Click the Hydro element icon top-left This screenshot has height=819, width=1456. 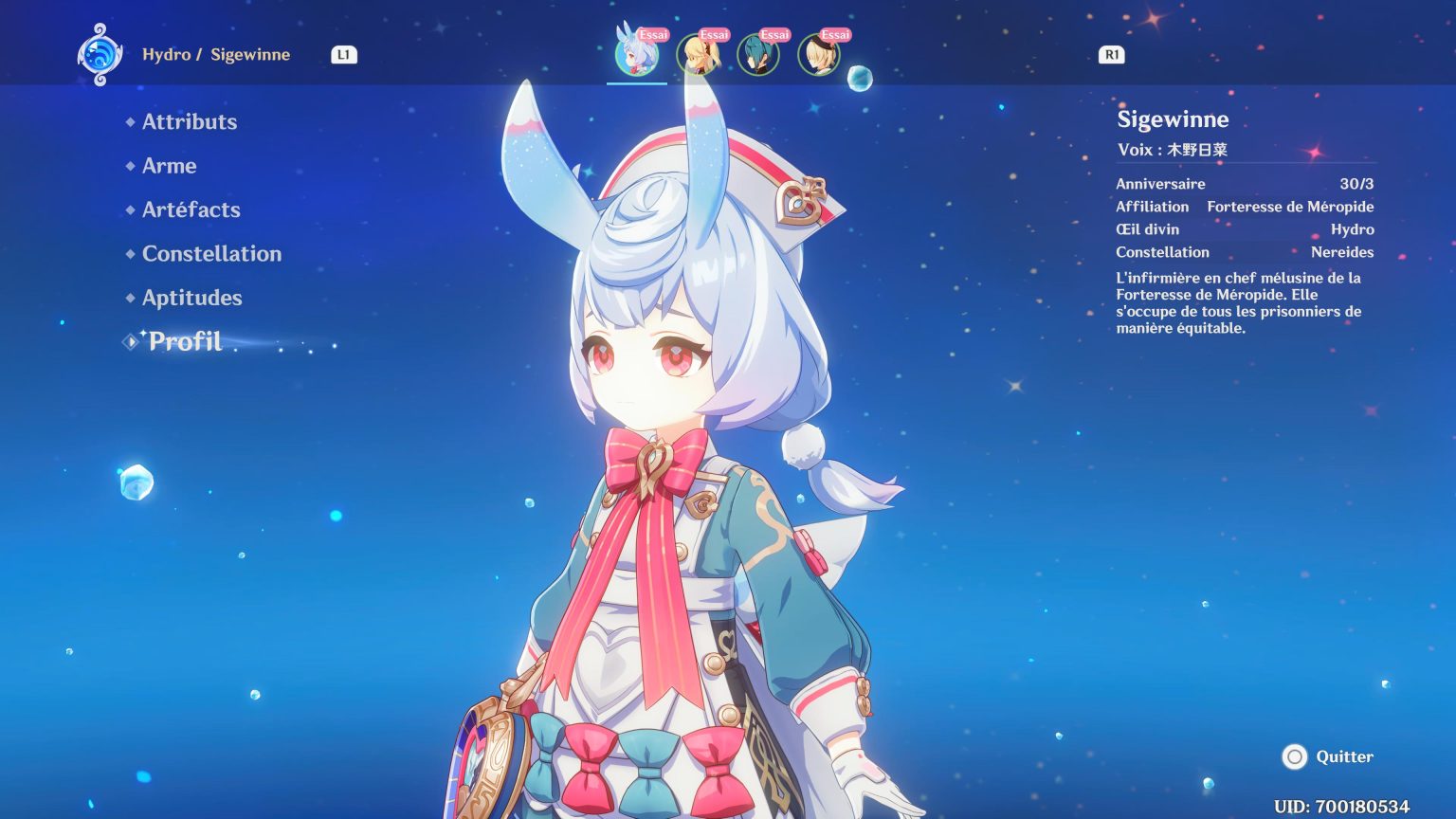pos(99,54)
